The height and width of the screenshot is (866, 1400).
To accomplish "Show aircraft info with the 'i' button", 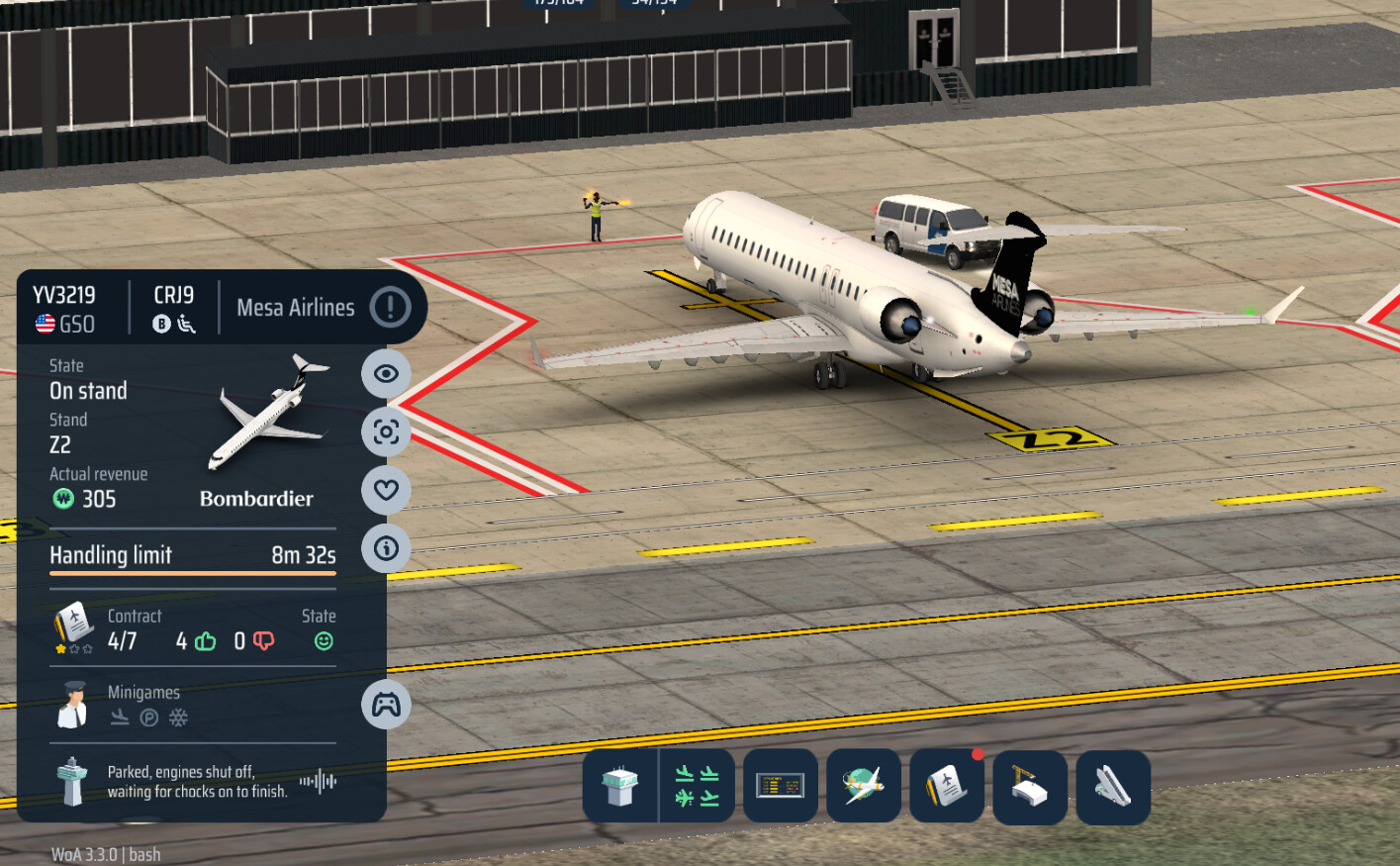I will tap(386, 548).
